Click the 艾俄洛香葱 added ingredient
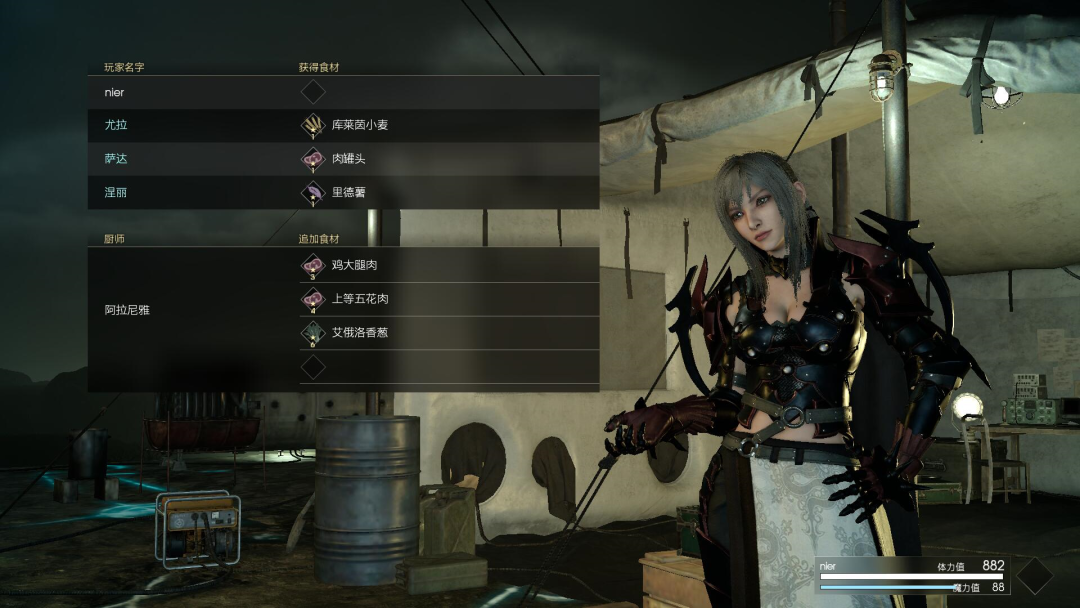Viewport: 1080px width, 608px height. tap(359, 332)
